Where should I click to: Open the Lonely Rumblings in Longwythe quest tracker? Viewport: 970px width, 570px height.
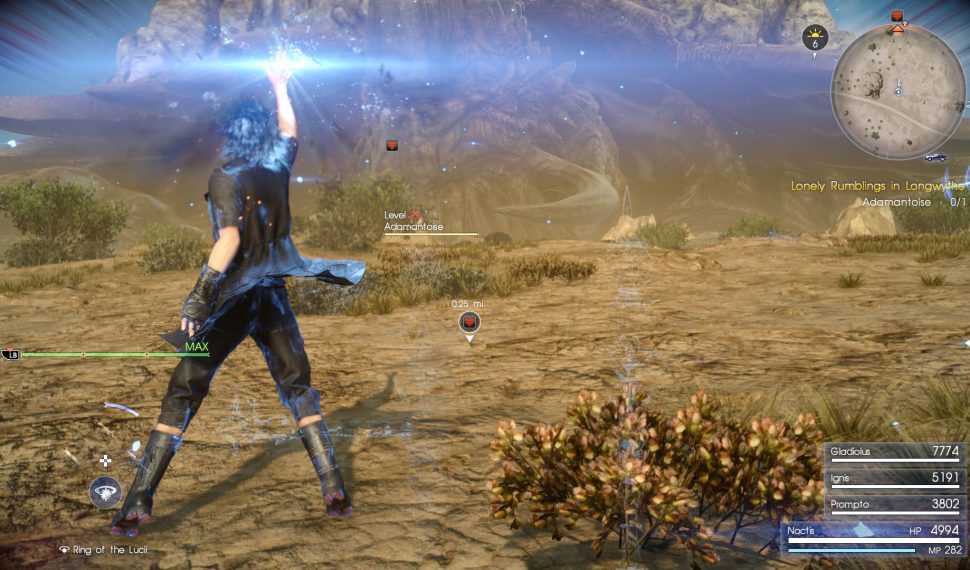pyautogui.click(x=877, y=185)
